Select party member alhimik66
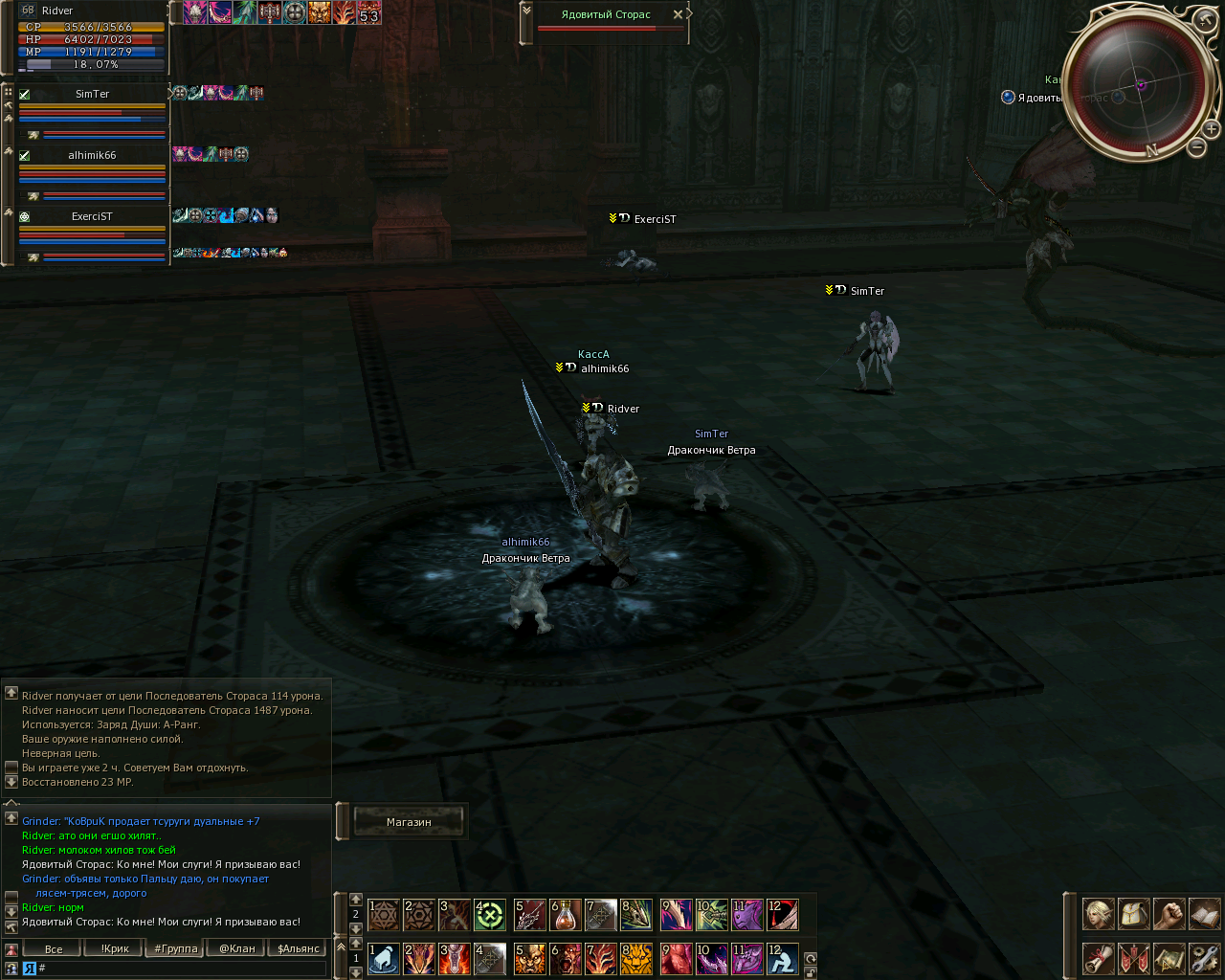Screen dimensions: 1225x980 click(92, 155)
